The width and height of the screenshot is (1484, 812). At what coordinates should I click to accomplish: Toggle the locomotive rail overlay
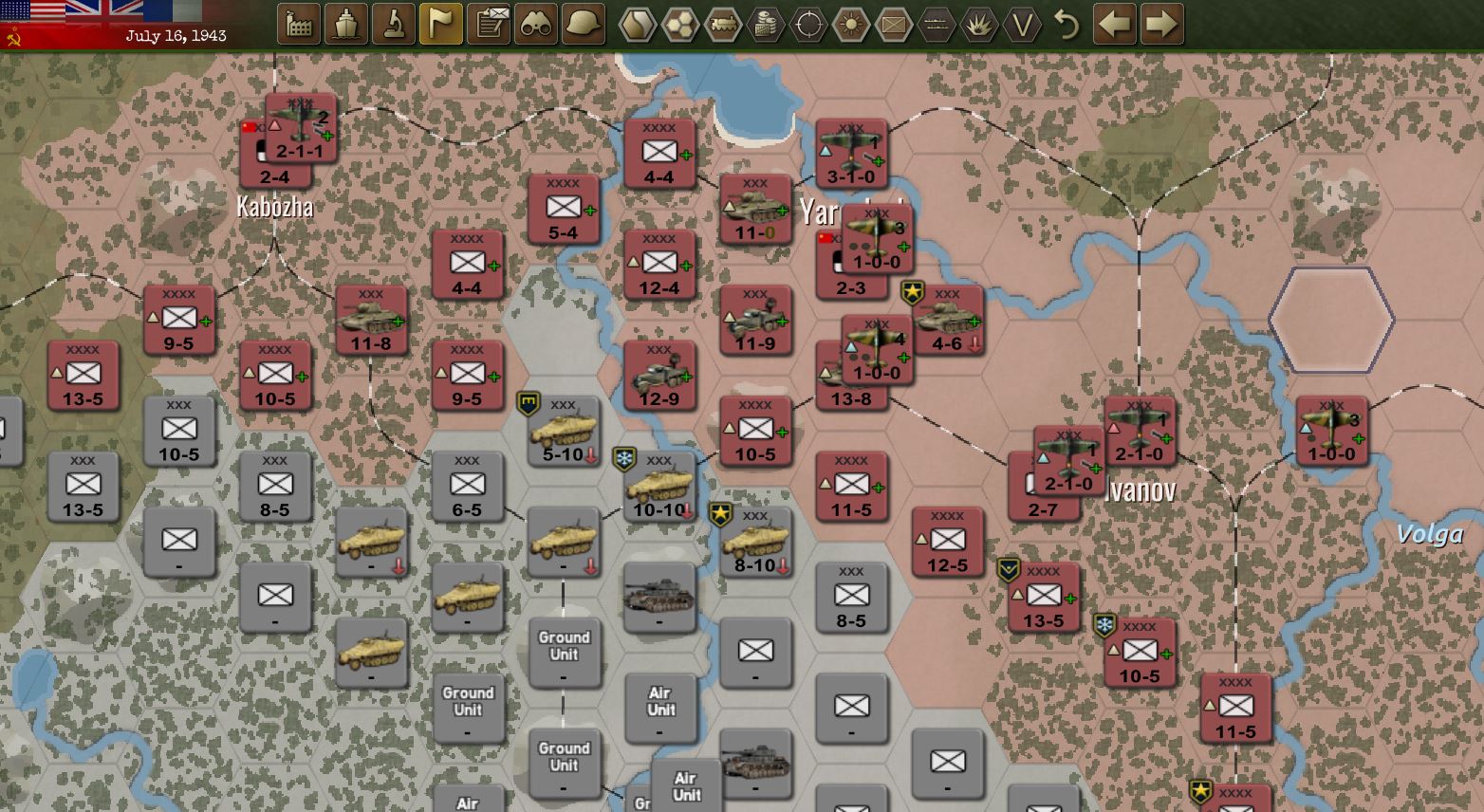coord(723,25)
